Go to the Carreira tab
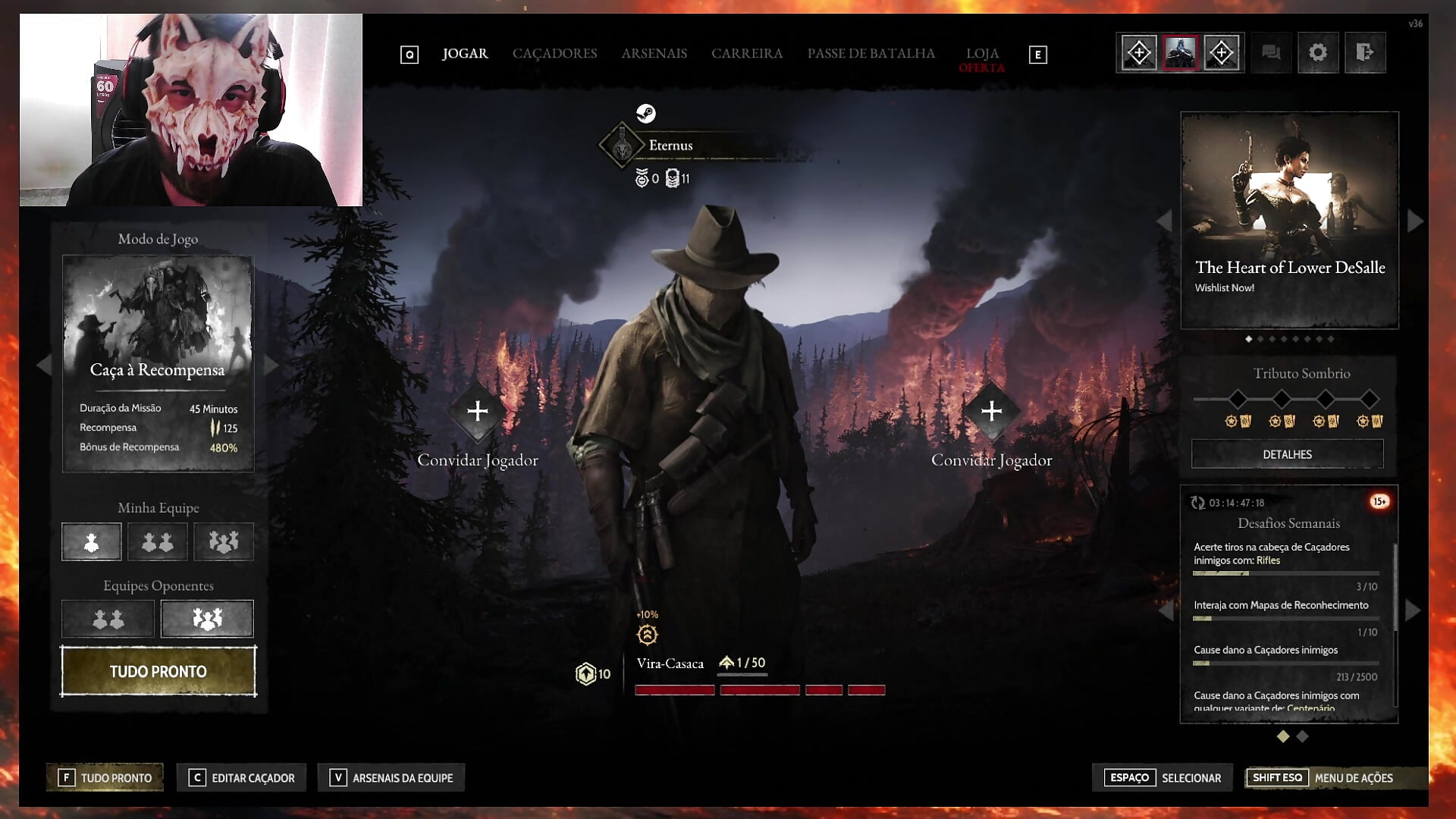 click(746, 54)
